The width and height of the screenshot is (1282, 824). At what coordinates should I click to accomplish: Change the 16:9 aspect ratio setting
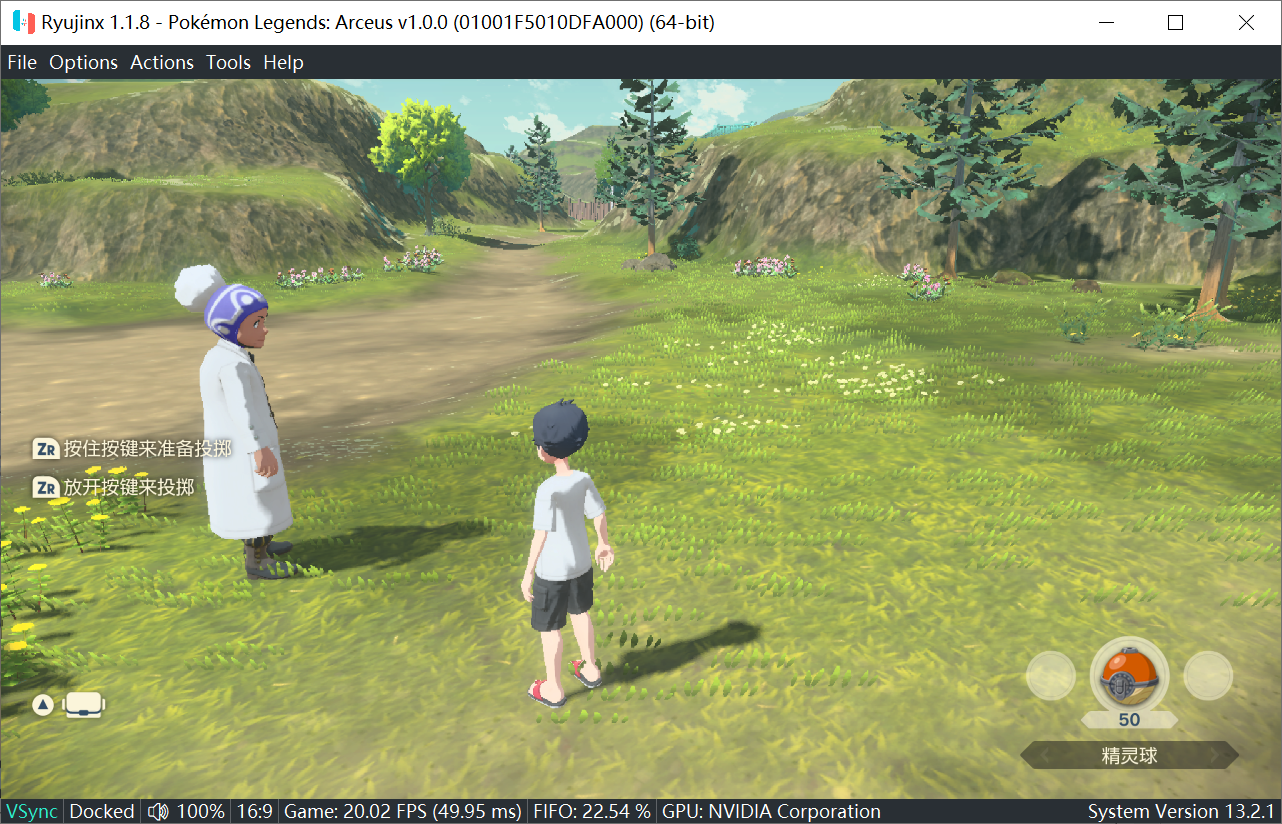tap(254, 811)
